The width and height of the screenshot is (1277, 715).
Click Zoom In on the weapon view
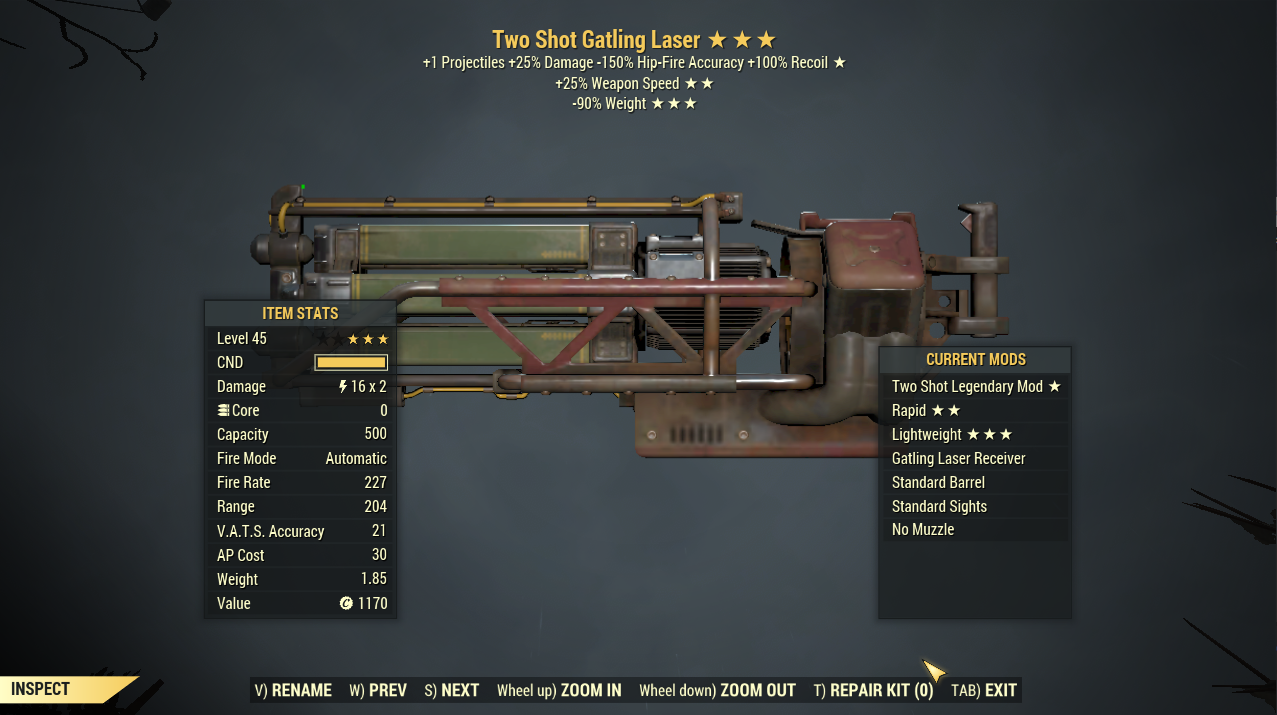pyautogui.click(x=559, y=690)
